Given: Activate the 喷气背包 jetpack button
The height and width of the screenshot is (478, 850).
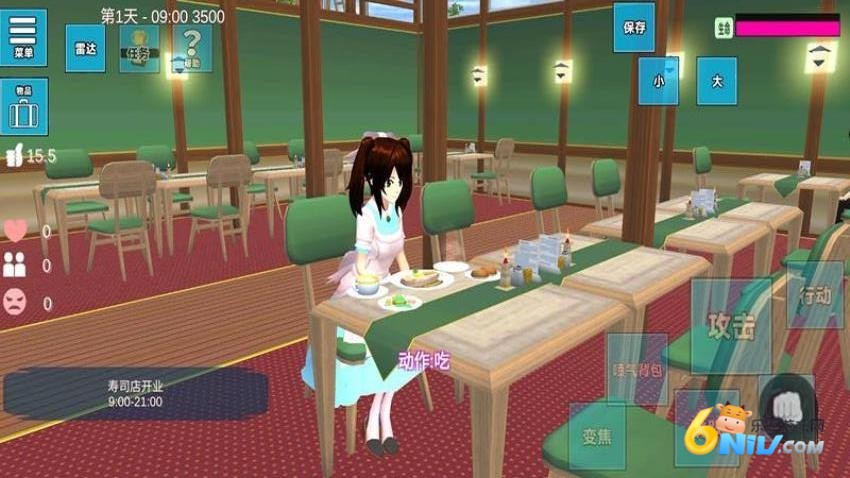Looking at the screenshot, I should (637, 369).
